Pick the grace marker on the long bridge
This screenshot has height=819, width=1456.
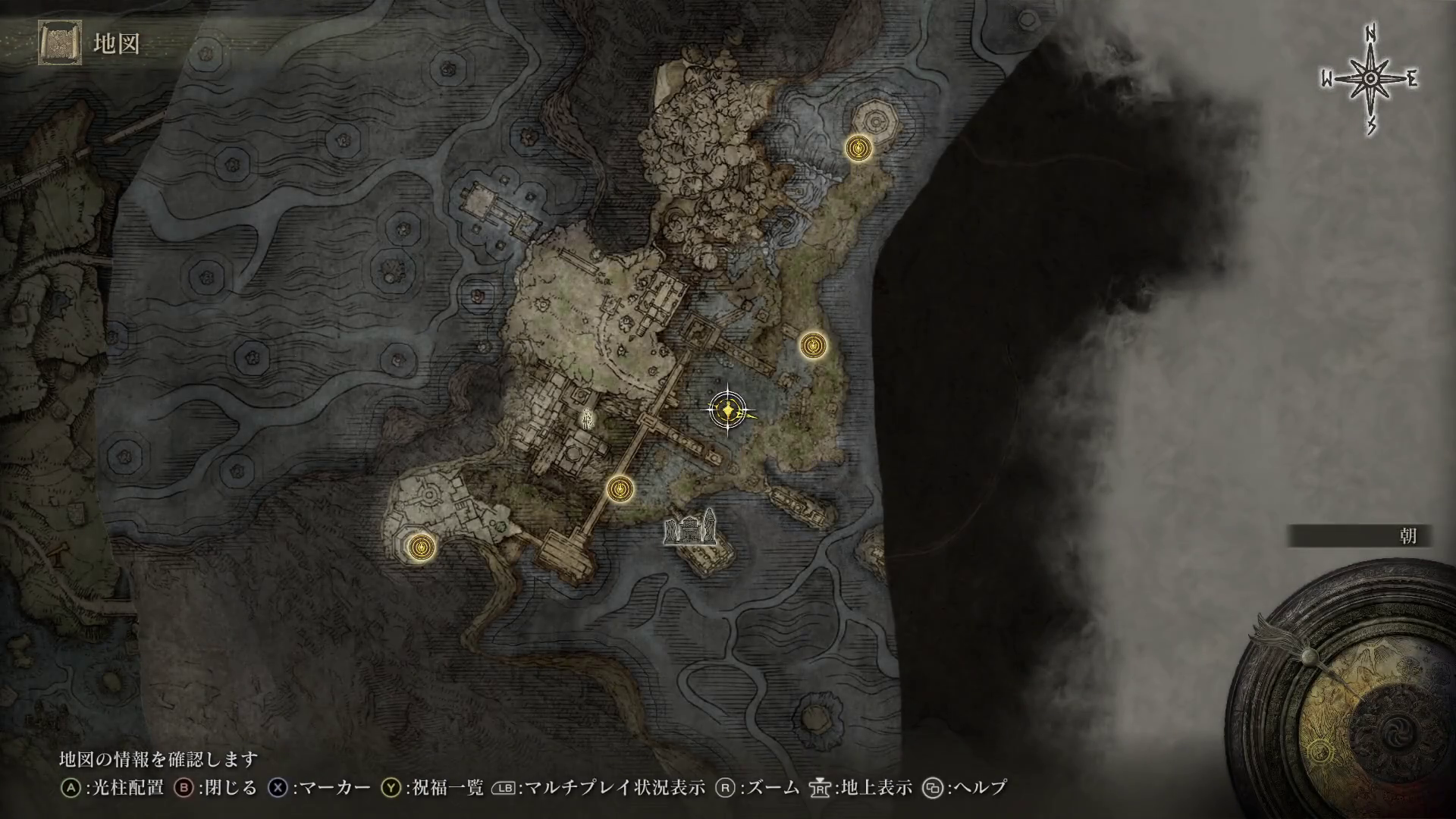tap(620, 489)
